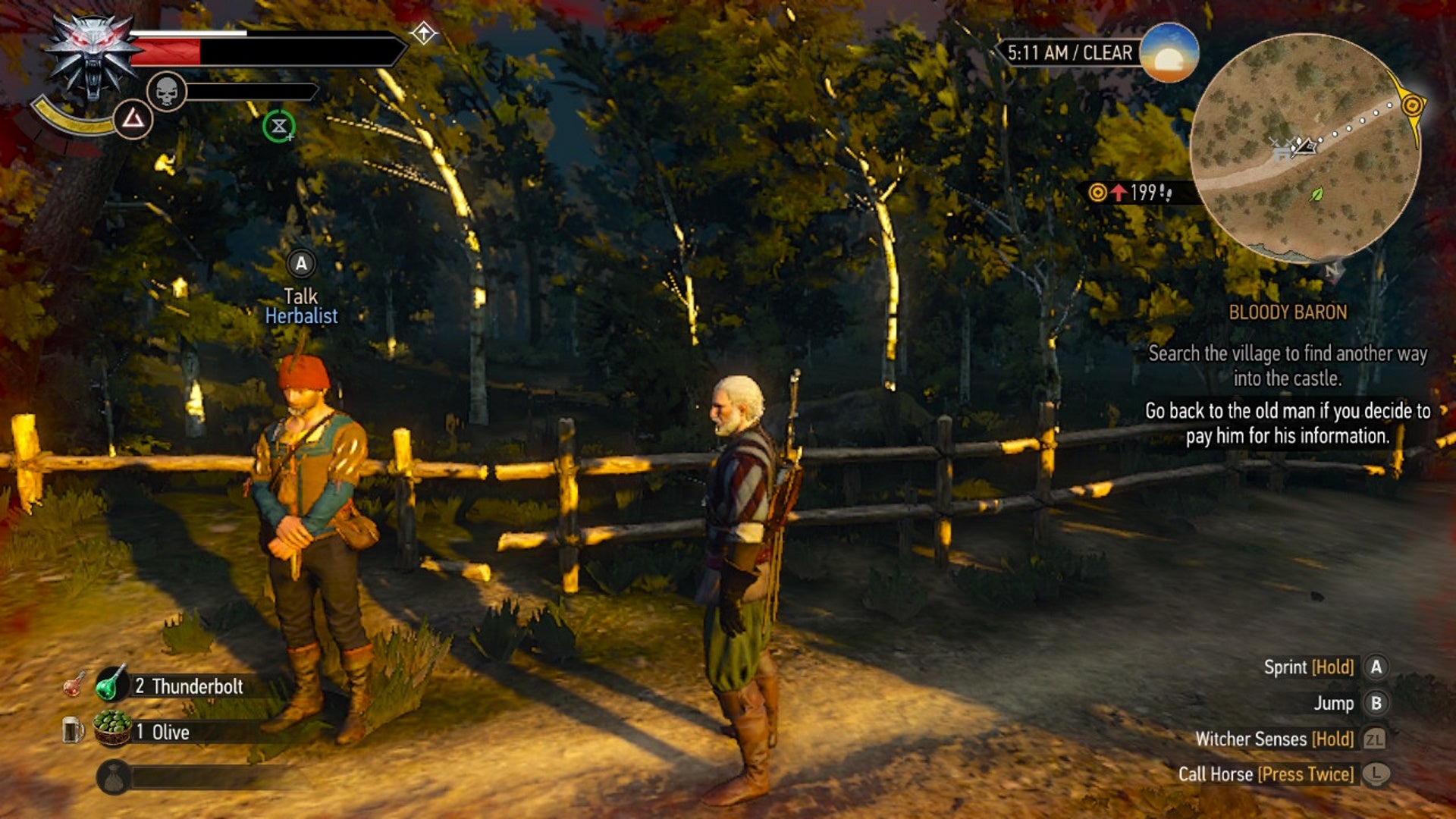This screenshot has height=819, width=1456.
Task: Open the money pouch icon
Action: pos(114,775)
